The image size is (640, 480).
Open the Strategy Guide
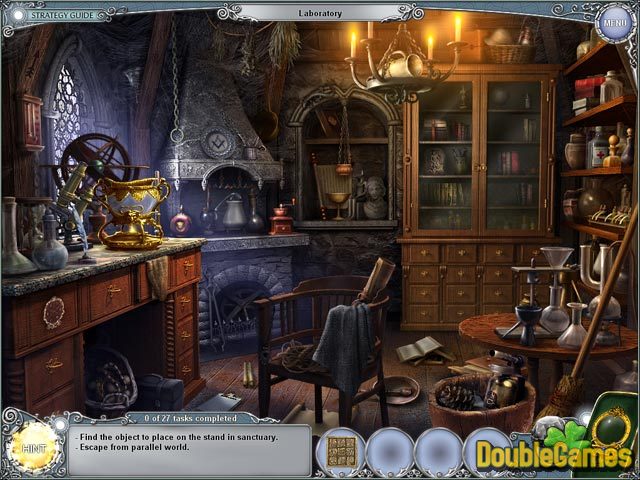pos(60,15)
